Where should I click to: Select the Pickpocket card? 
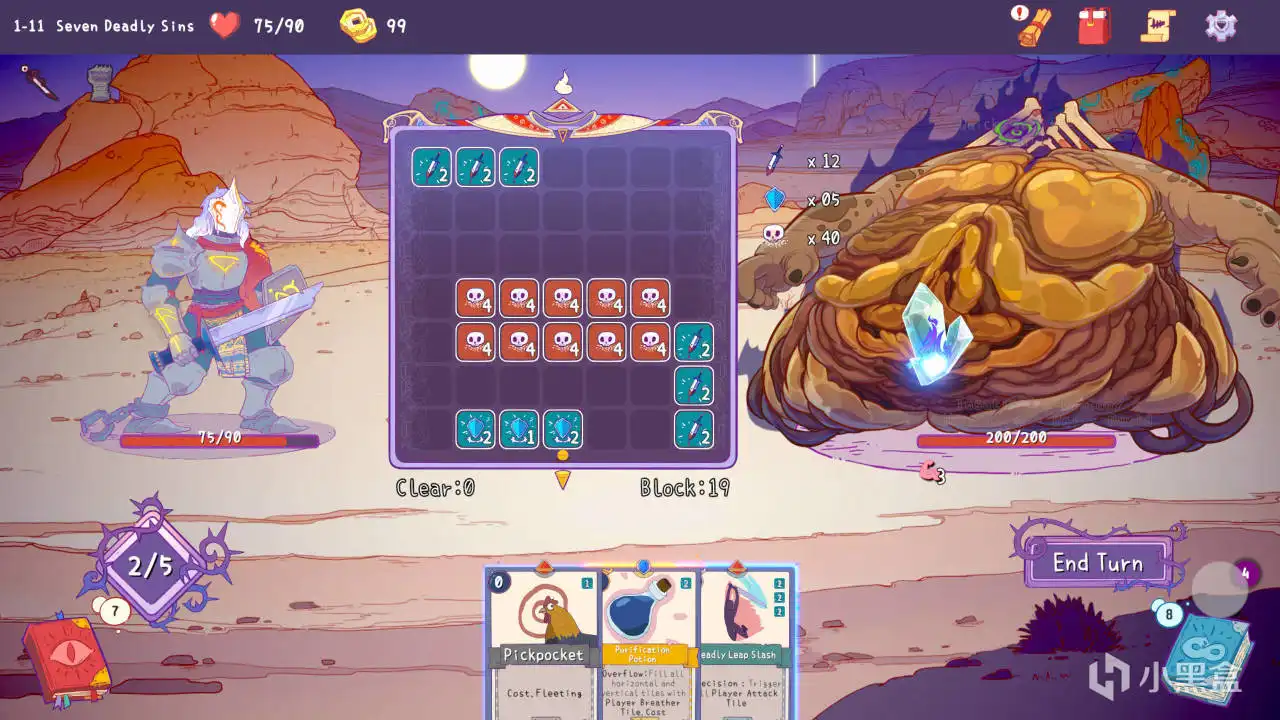543,640
